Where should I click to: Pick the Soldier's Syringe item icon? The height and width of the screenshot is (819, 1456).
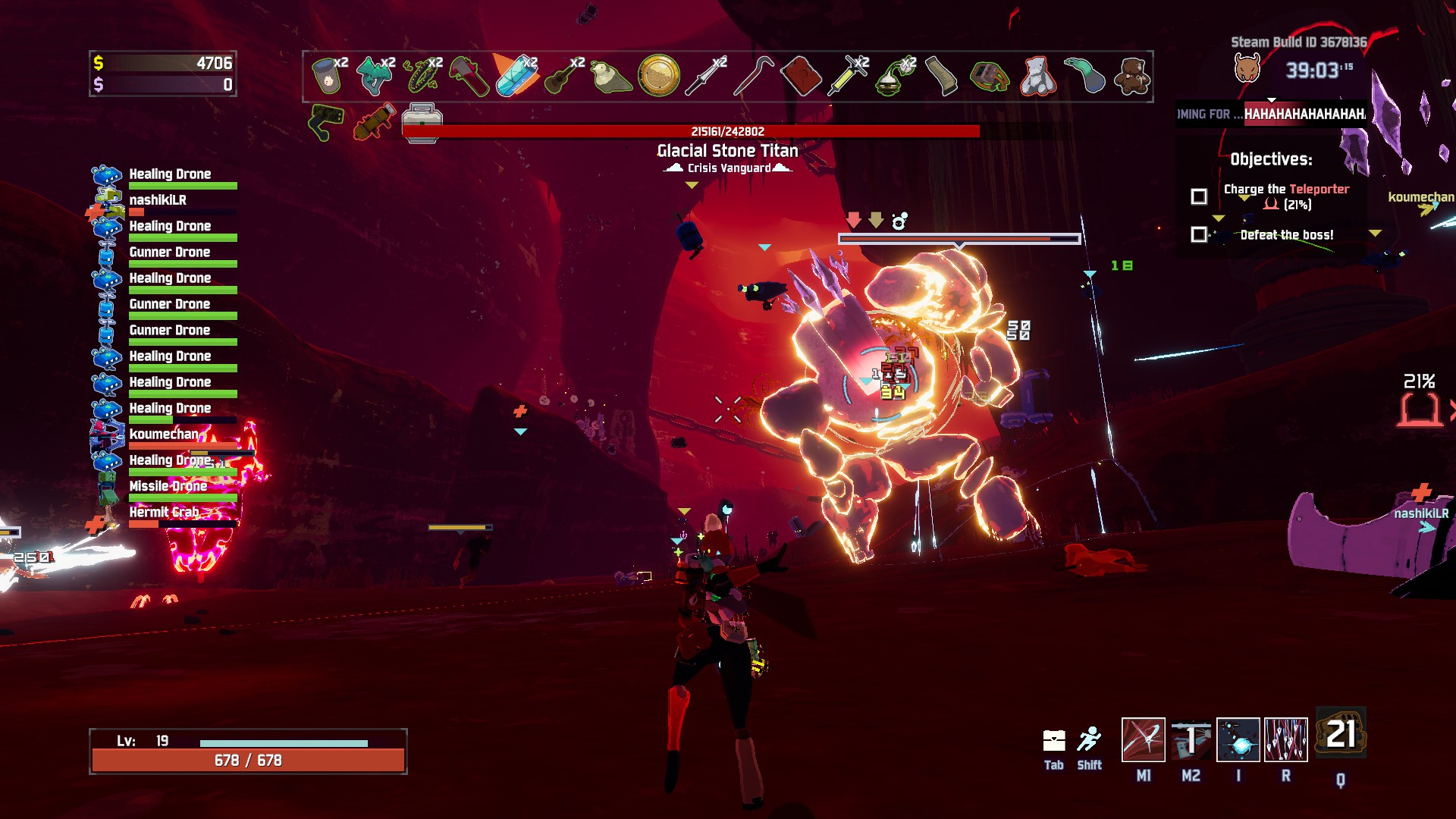pyautogui.click(x=848, y=76)
